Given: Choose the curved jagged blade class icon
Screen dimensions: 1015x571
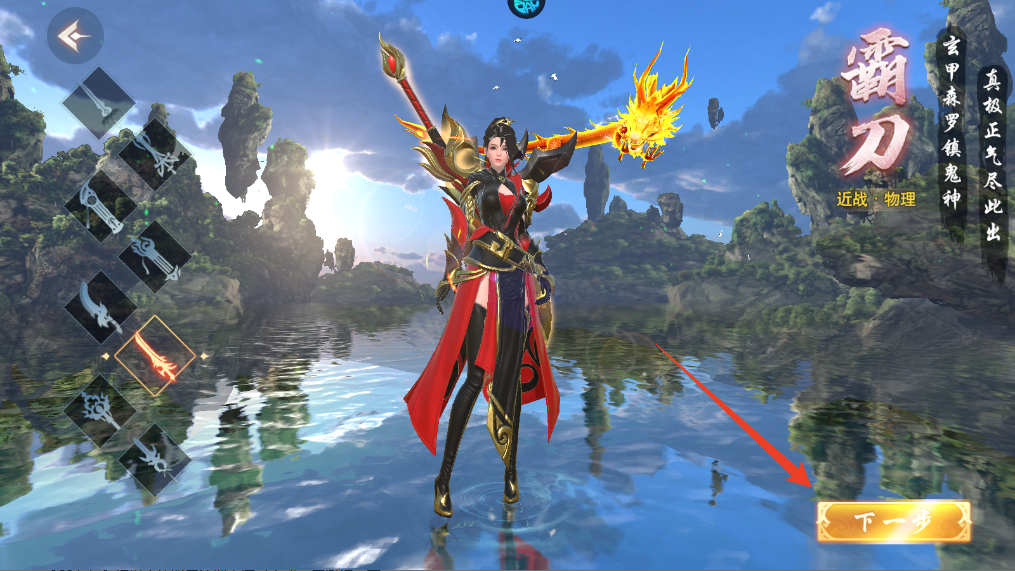Looking at the screenshot, I should pos(100,307).
